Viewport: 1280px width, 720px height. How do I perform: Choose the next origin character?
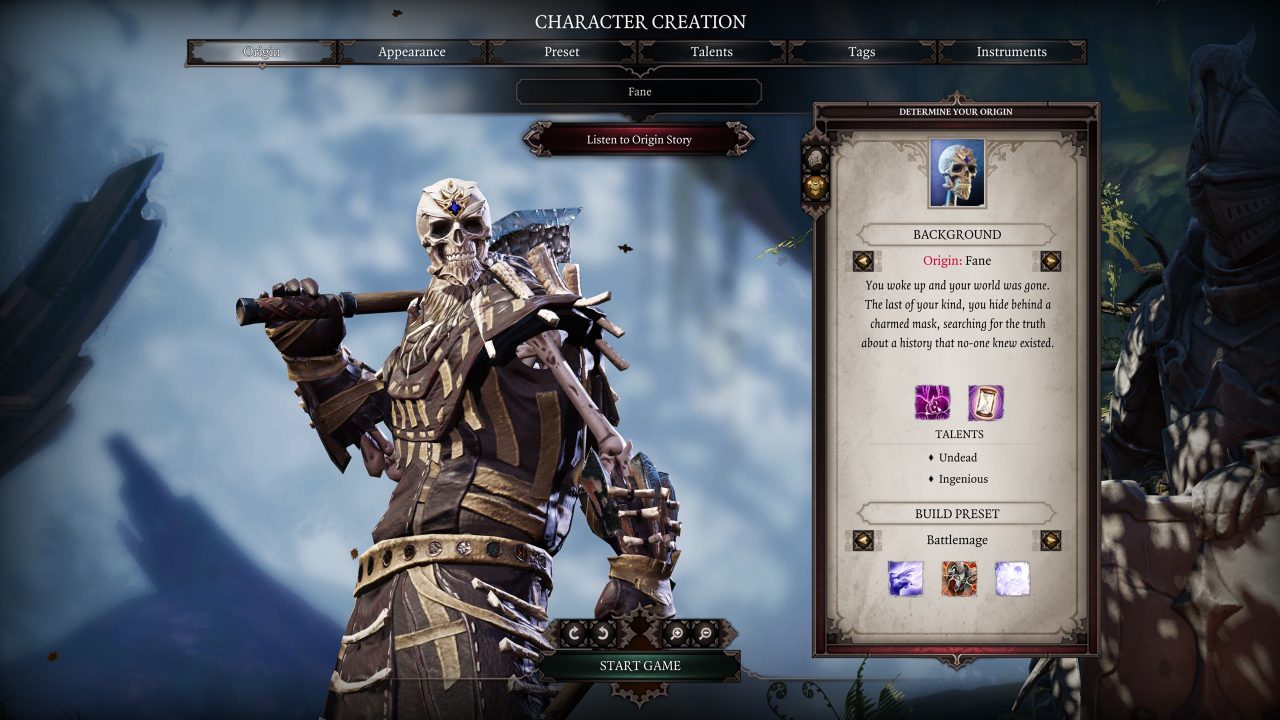point(1050,261)
